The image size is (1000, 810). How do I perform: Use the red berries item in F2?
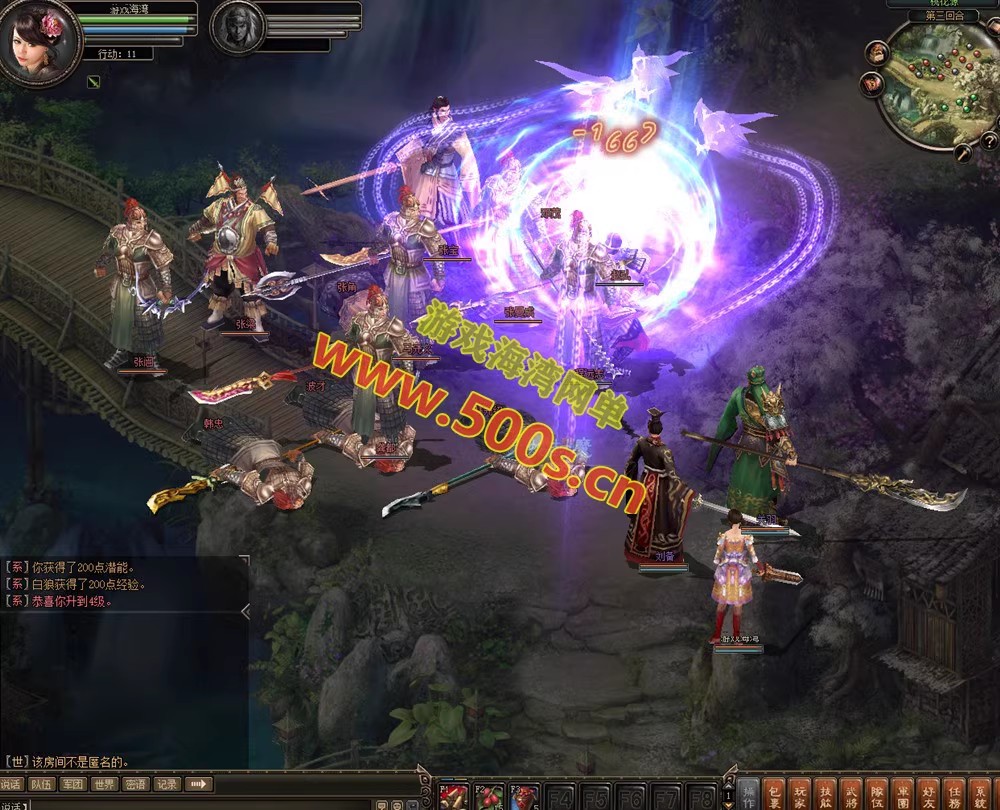click(489, 796)
